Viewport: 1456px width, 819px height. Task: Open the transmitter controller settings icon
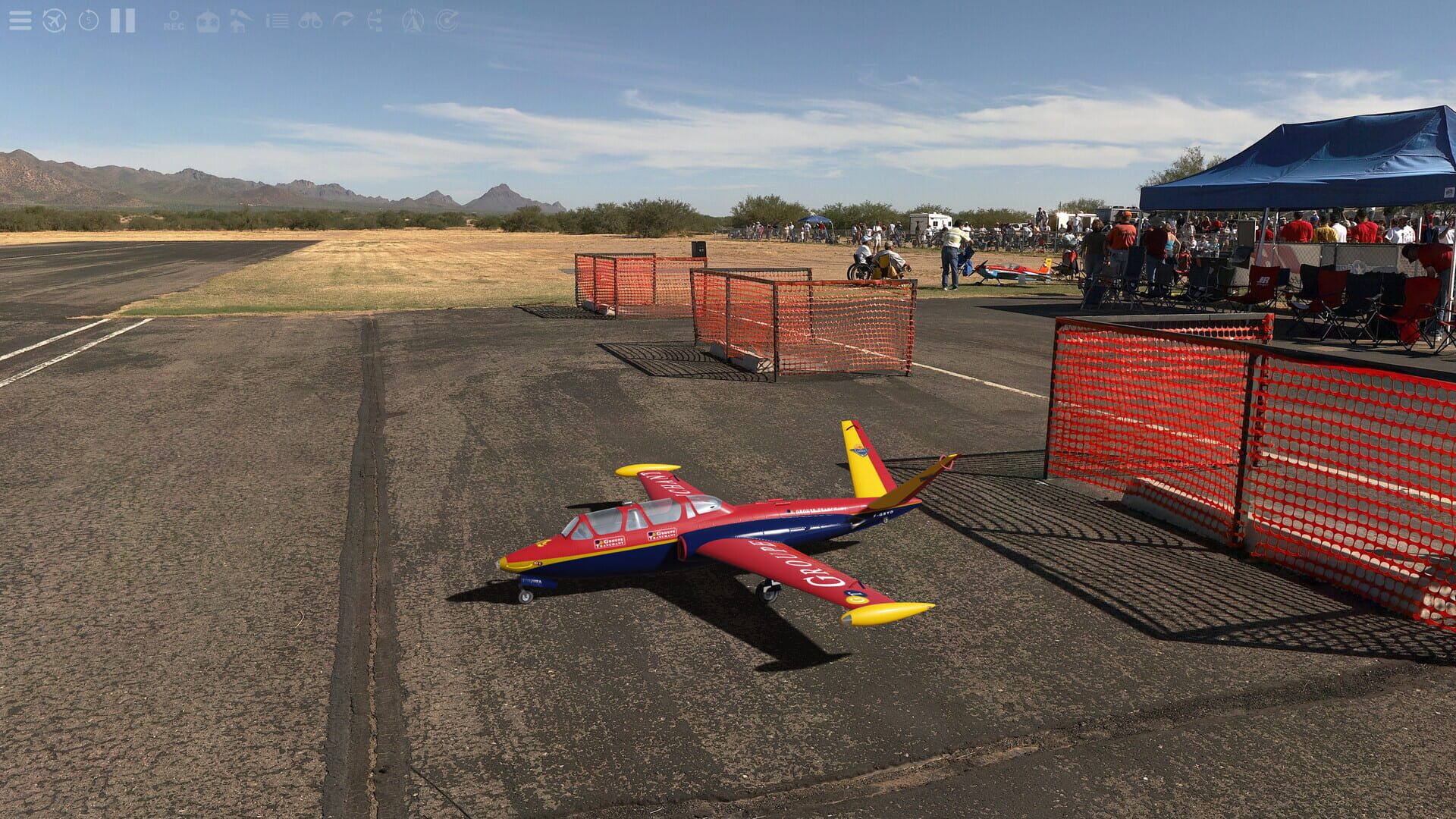pyautogui.click(x=207, y=19)
